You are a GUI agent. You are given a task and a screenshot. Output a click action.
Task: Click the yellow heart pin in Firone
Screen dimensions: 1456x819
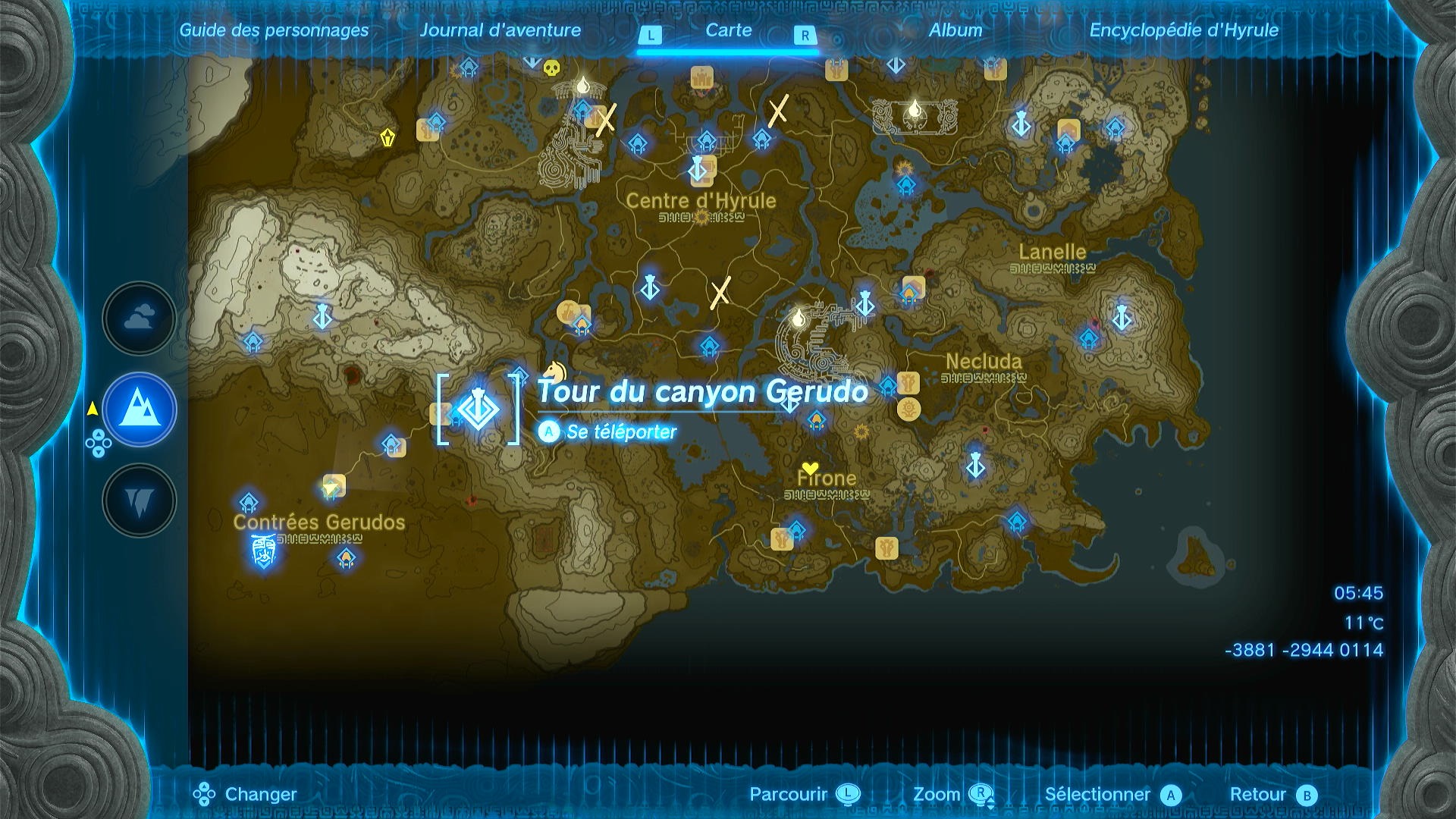point(810,469)
